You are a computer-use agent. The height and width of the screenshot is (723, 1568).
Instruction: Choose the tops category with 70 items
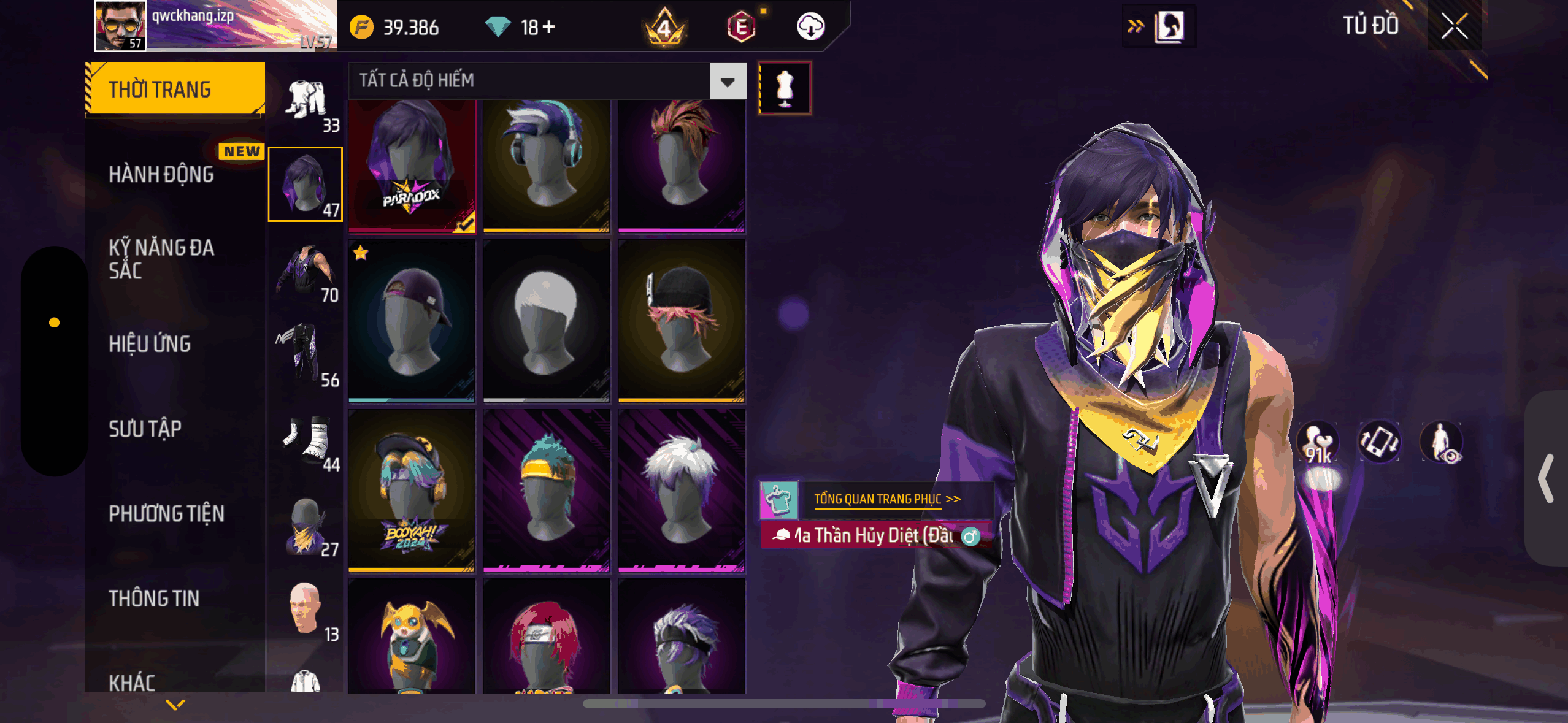click(x=306, y=272)
